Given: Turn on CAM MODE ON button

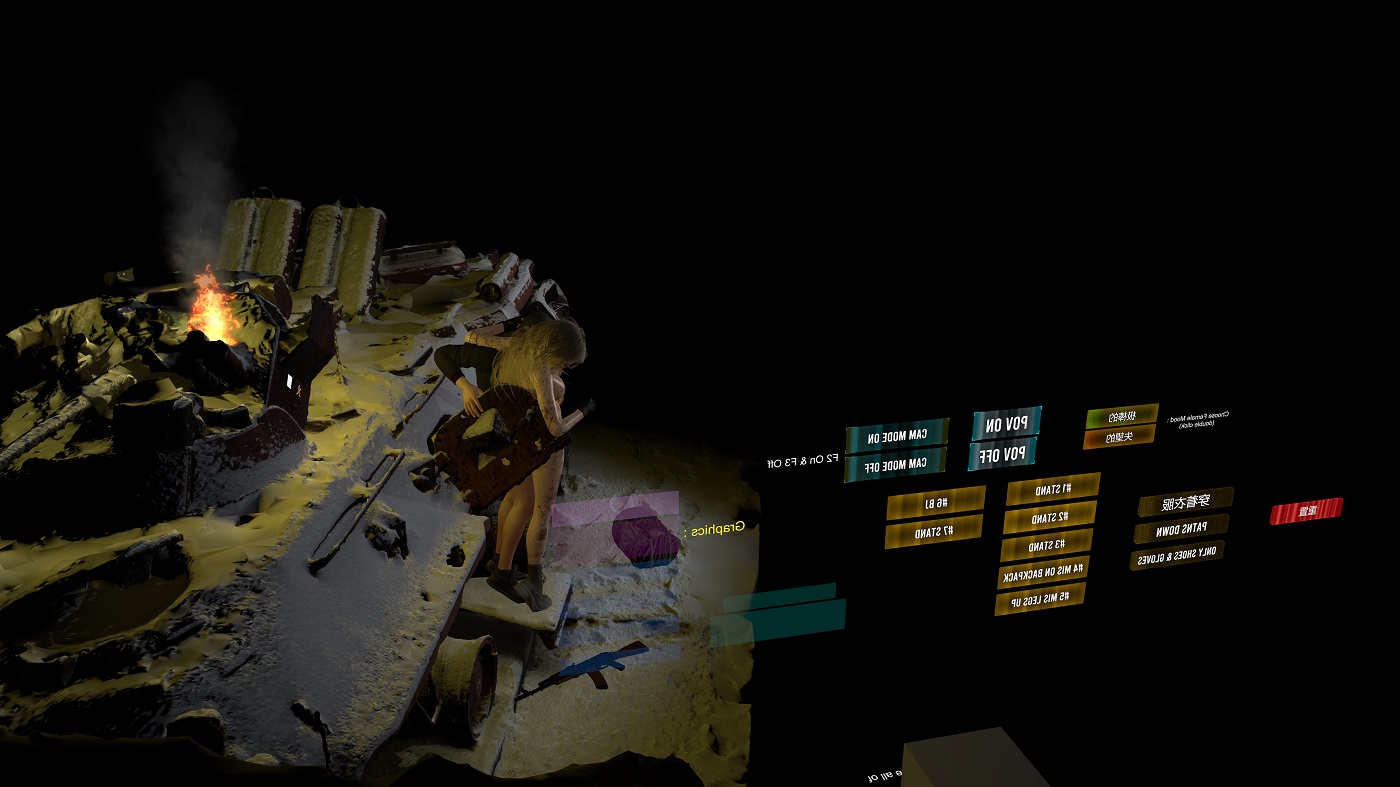Looking at the screenshot, I should pos(897,436).
